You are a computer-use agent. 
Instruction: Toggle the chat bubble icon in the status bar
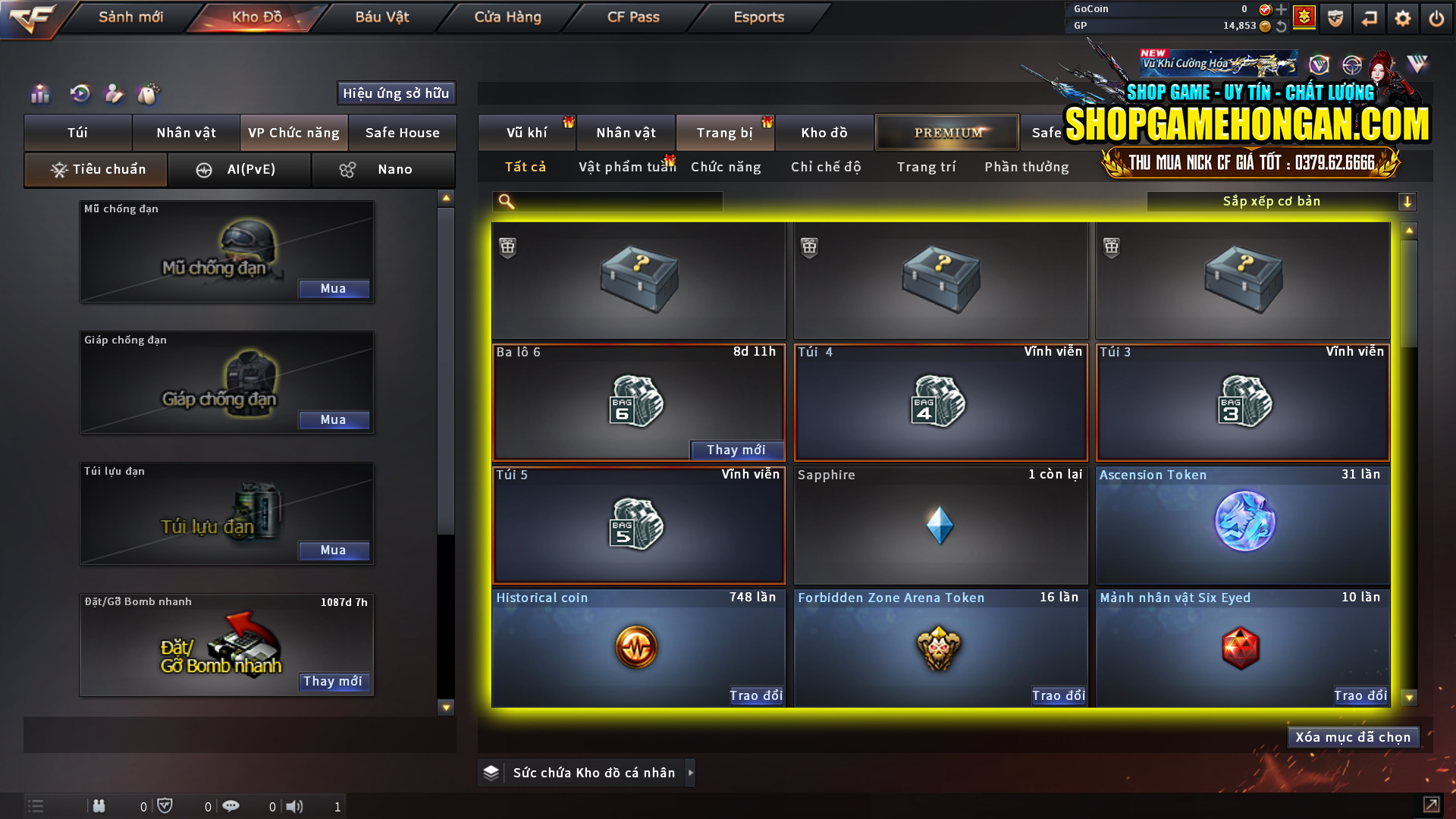pos(231,806)
